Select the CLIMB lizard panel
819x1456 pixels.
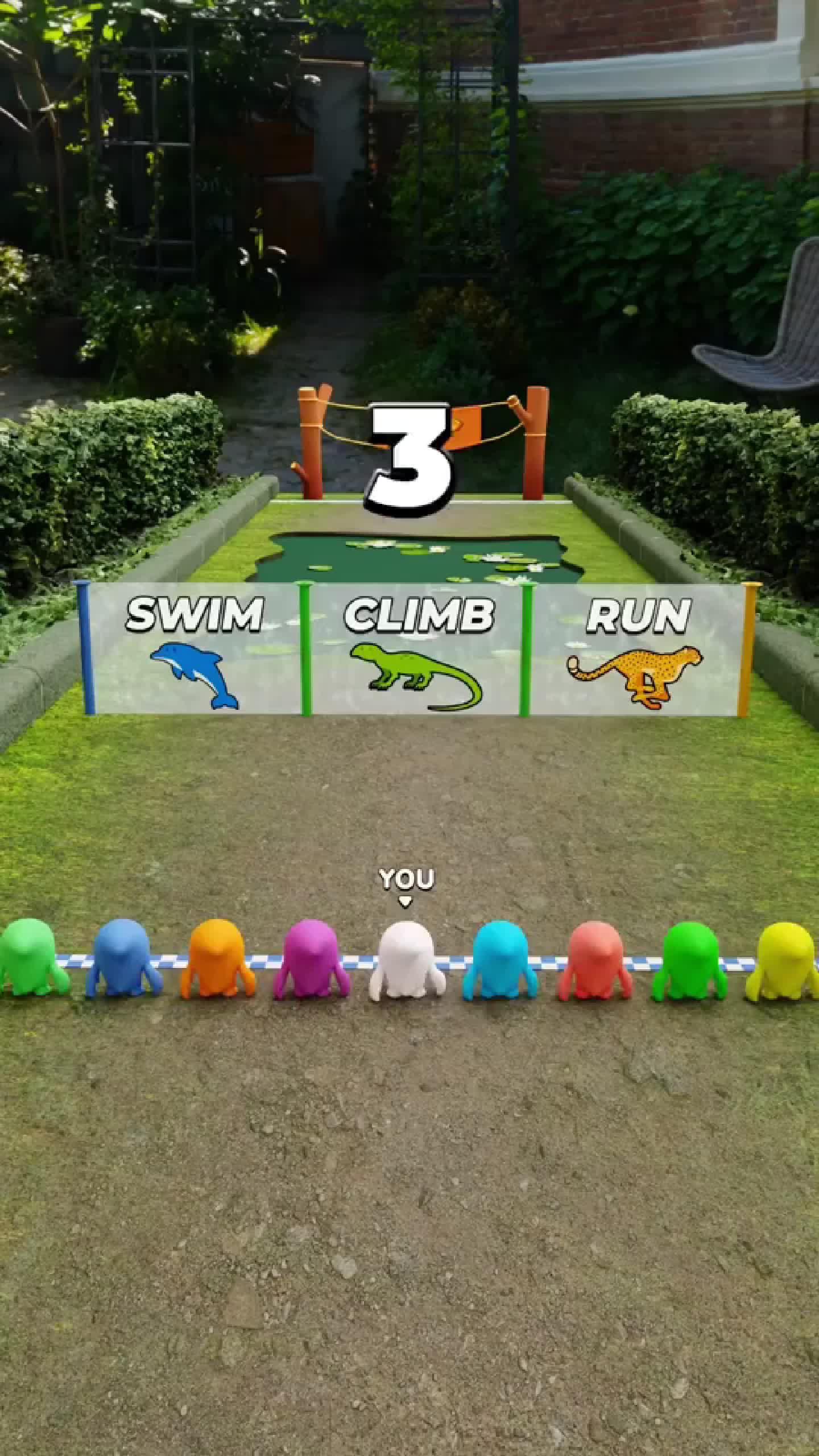point(416,648)
